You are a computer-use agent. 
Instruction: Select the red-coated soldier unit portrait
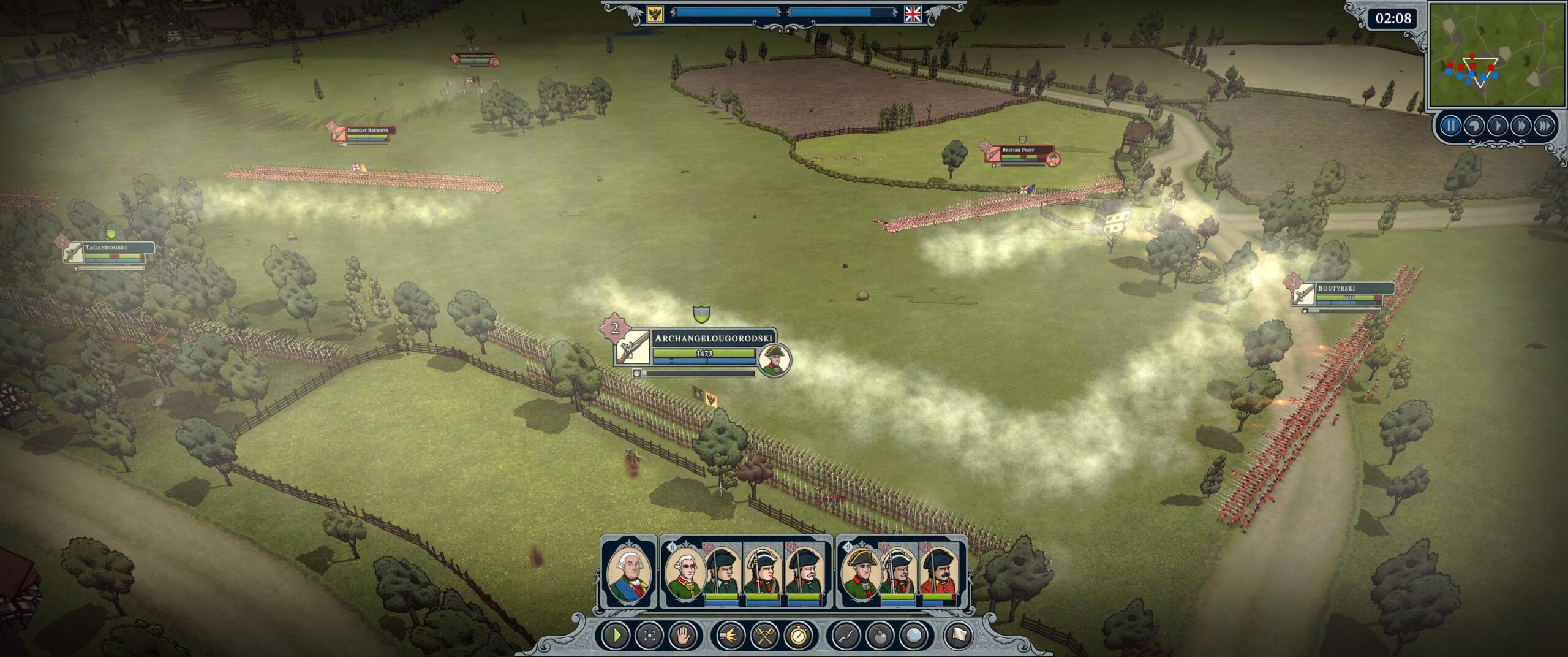click(x=940, y=572)
